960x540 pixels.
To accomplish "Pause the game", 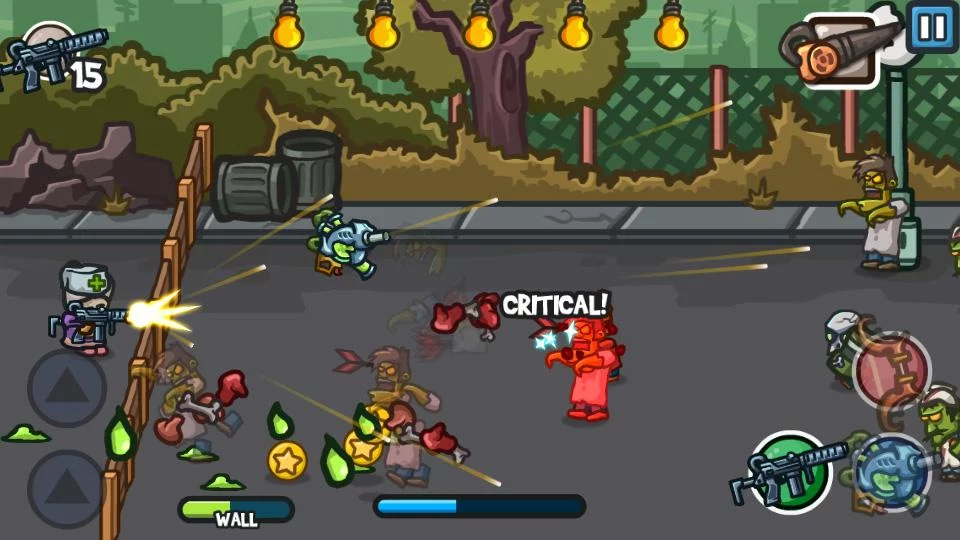I will coord(932,25).
